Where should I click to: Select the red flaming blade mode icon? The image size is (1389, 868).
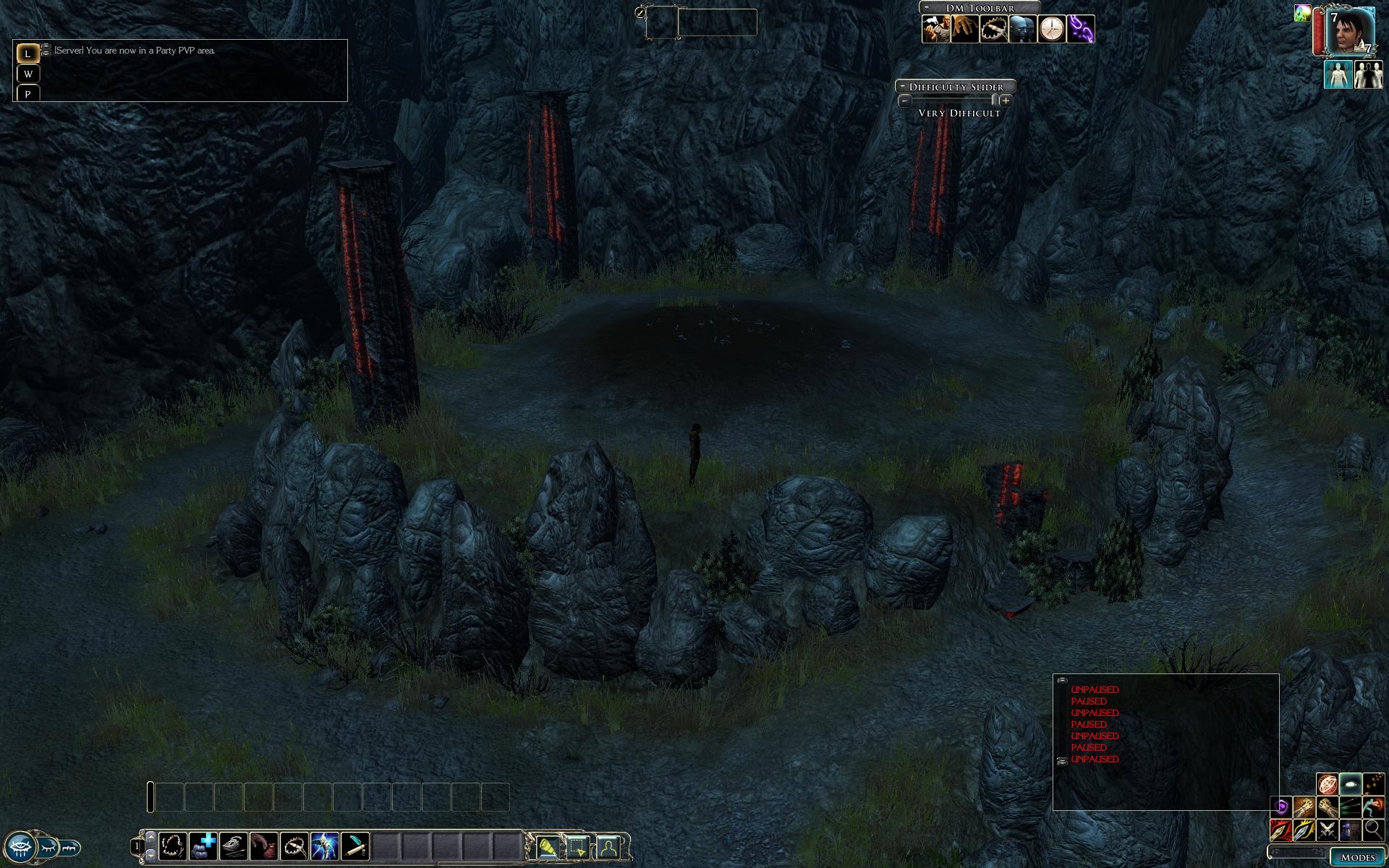click(x=1280, y=829)
